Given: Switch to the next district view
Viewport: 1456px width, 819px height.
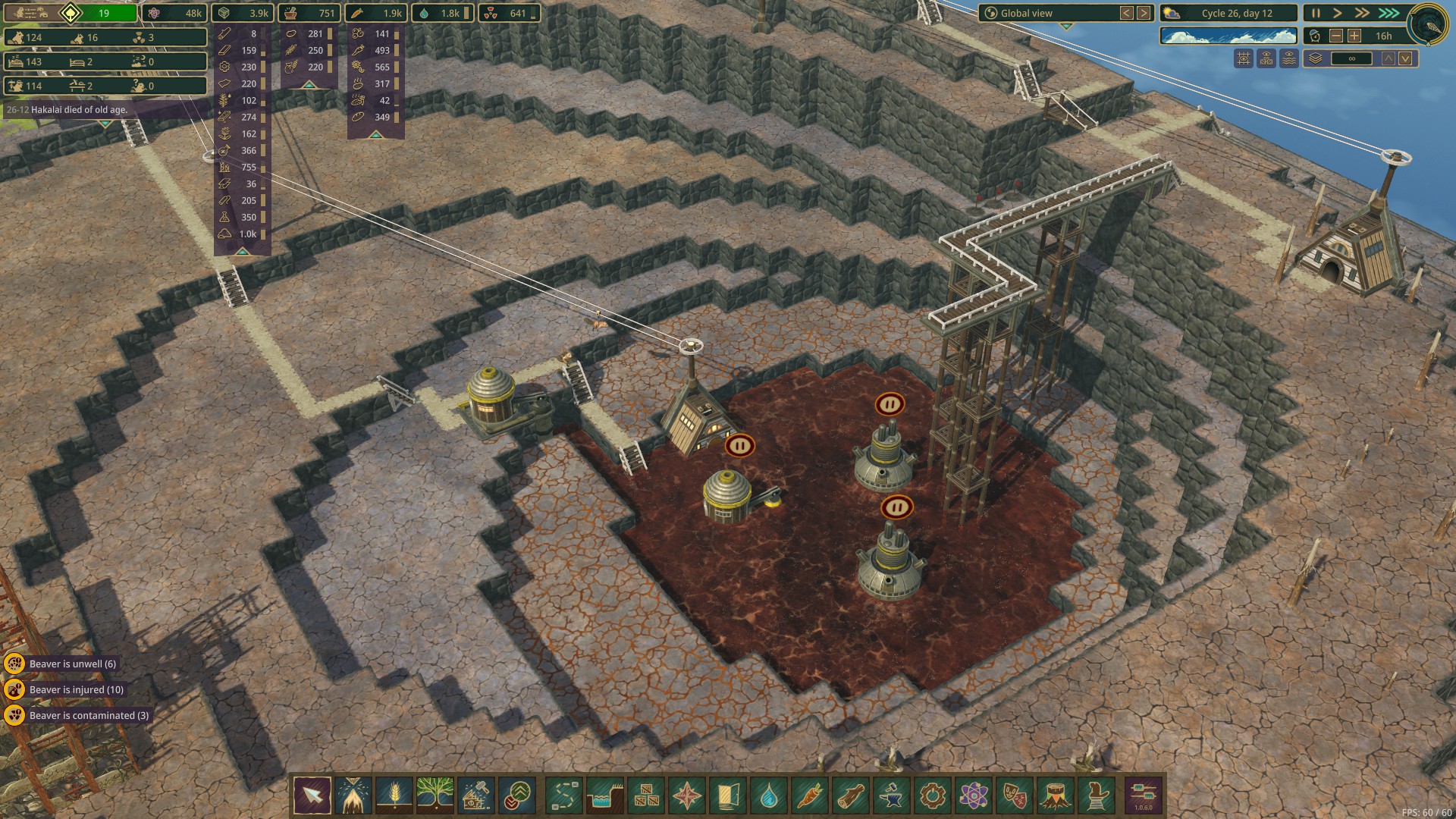Looking at the screenshot, I should coord(1144,13).
